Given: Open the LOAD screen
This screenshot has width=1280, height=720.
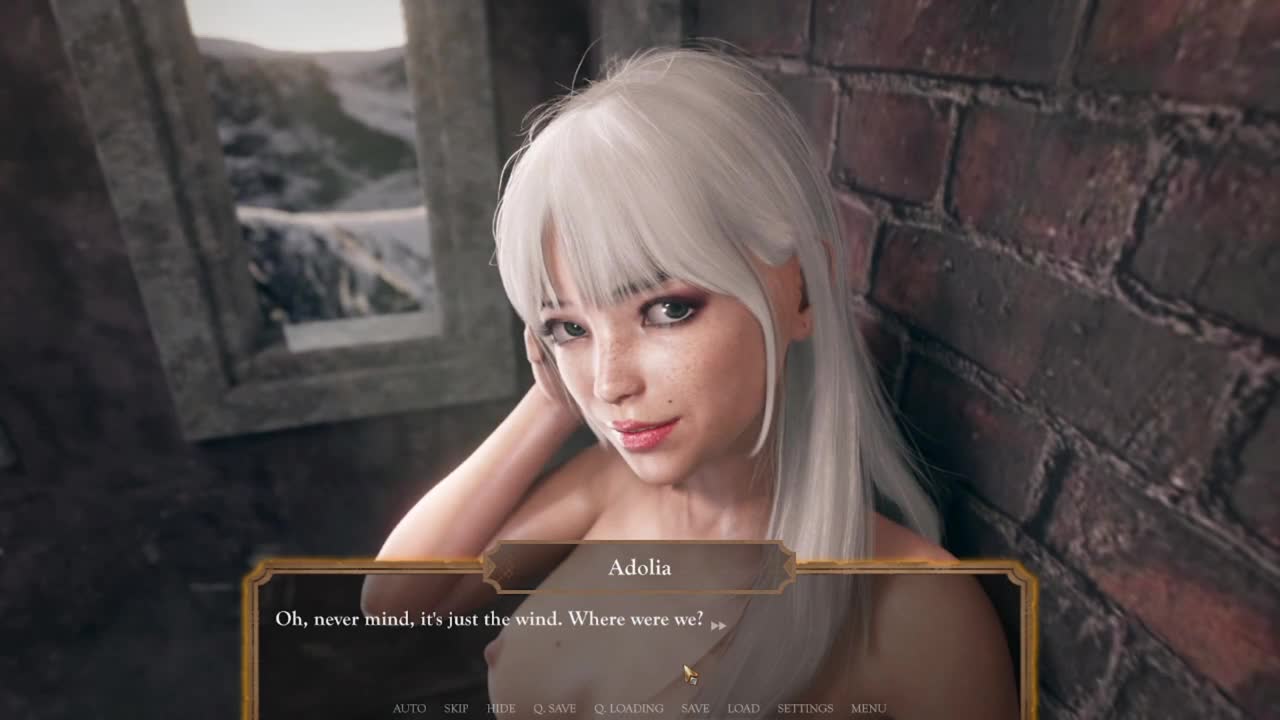Looking at the screenshot, I should pyautogui.click(x=743, y=708).
